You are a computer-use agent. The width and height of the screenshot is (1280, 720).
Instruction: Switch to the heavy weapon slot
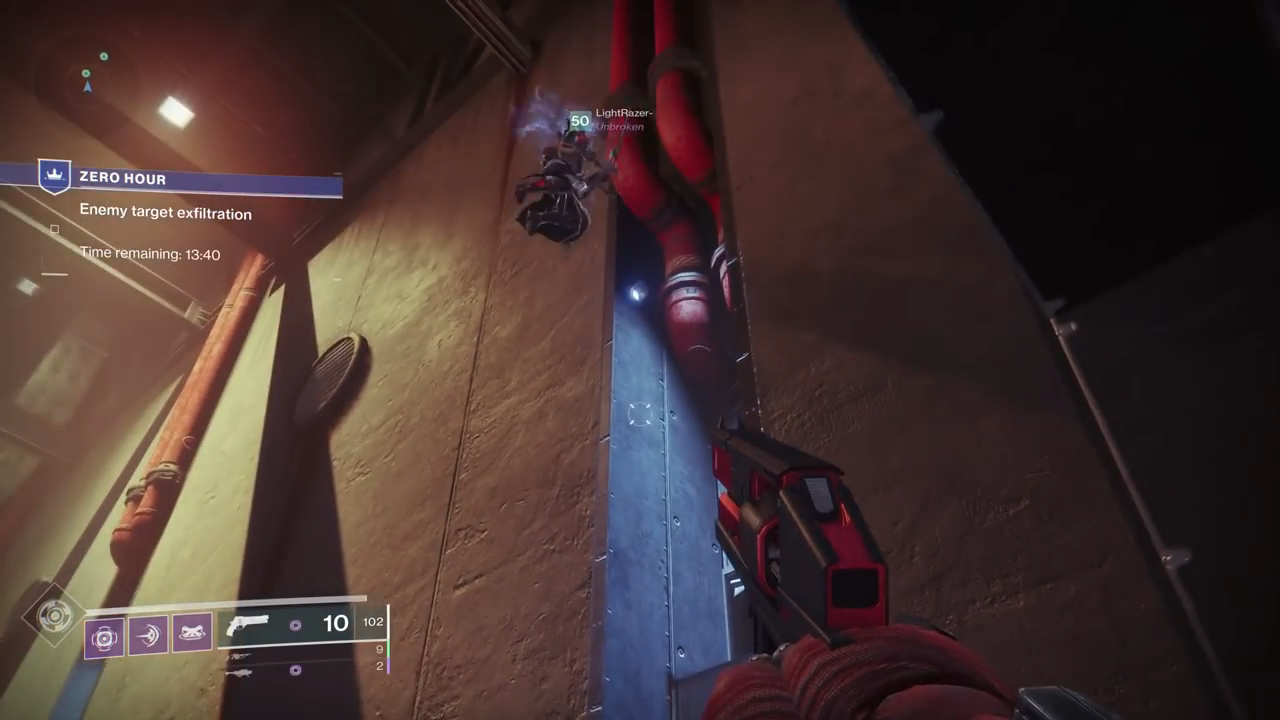(x=240, y=671)
